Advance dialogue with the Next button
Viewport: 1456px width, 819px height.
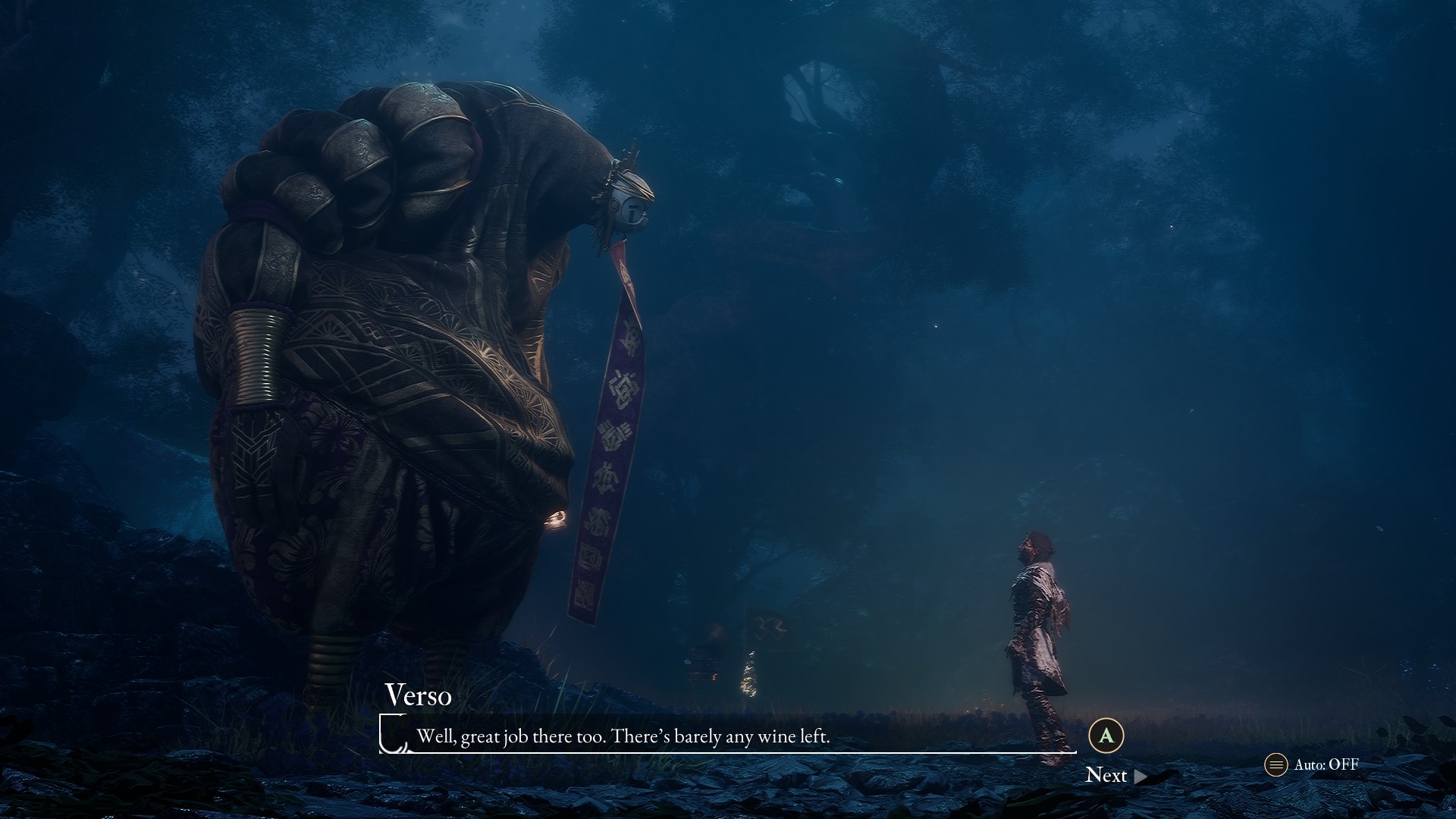[x=1115, y=775]
